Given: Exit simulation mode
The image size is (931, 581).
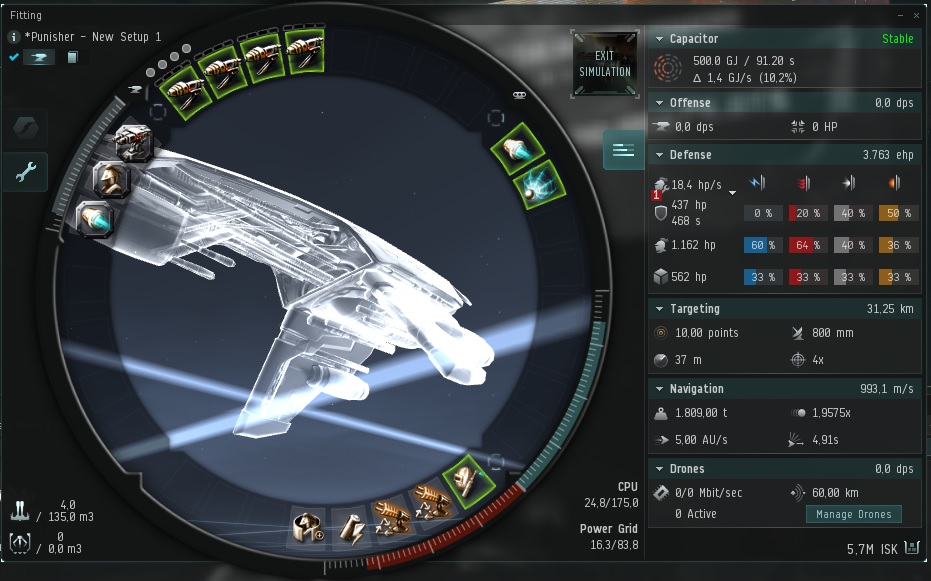Looking at the screenshot, I should 604,64.
